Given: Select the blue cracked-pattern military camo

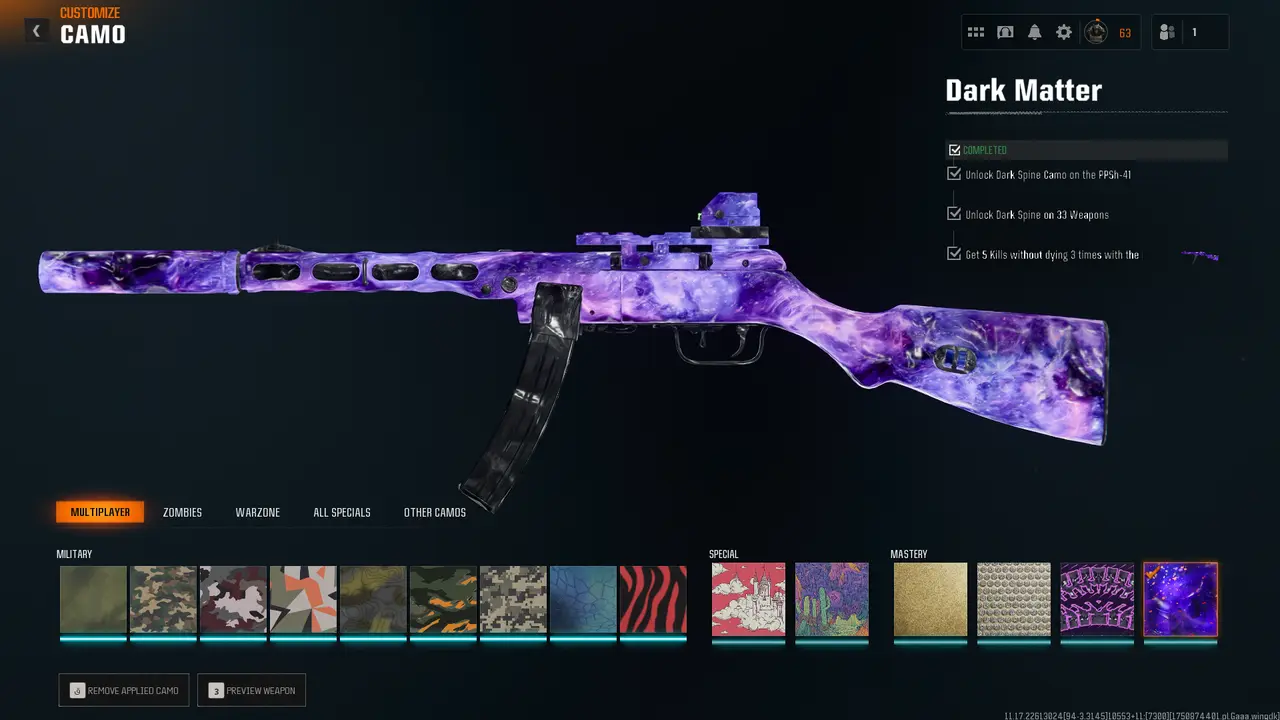Looking at the screenshot, I should 583,599.
